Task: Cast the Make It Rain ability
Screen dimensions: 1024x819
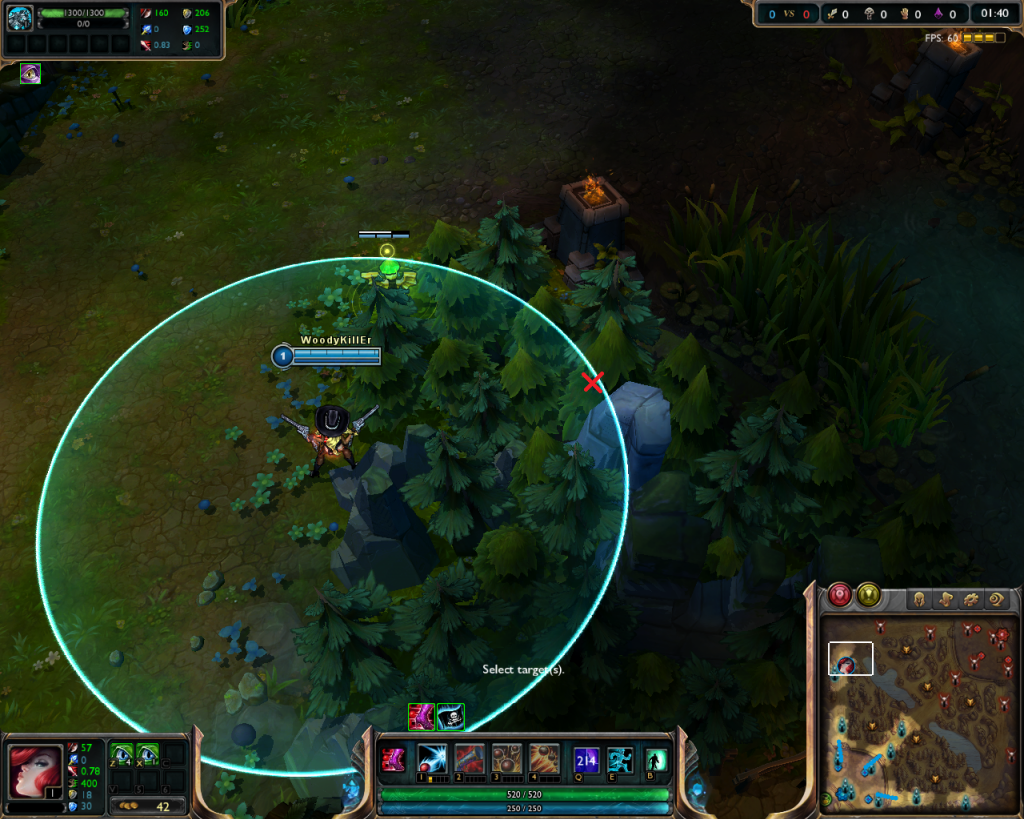Action: point(507,760)
